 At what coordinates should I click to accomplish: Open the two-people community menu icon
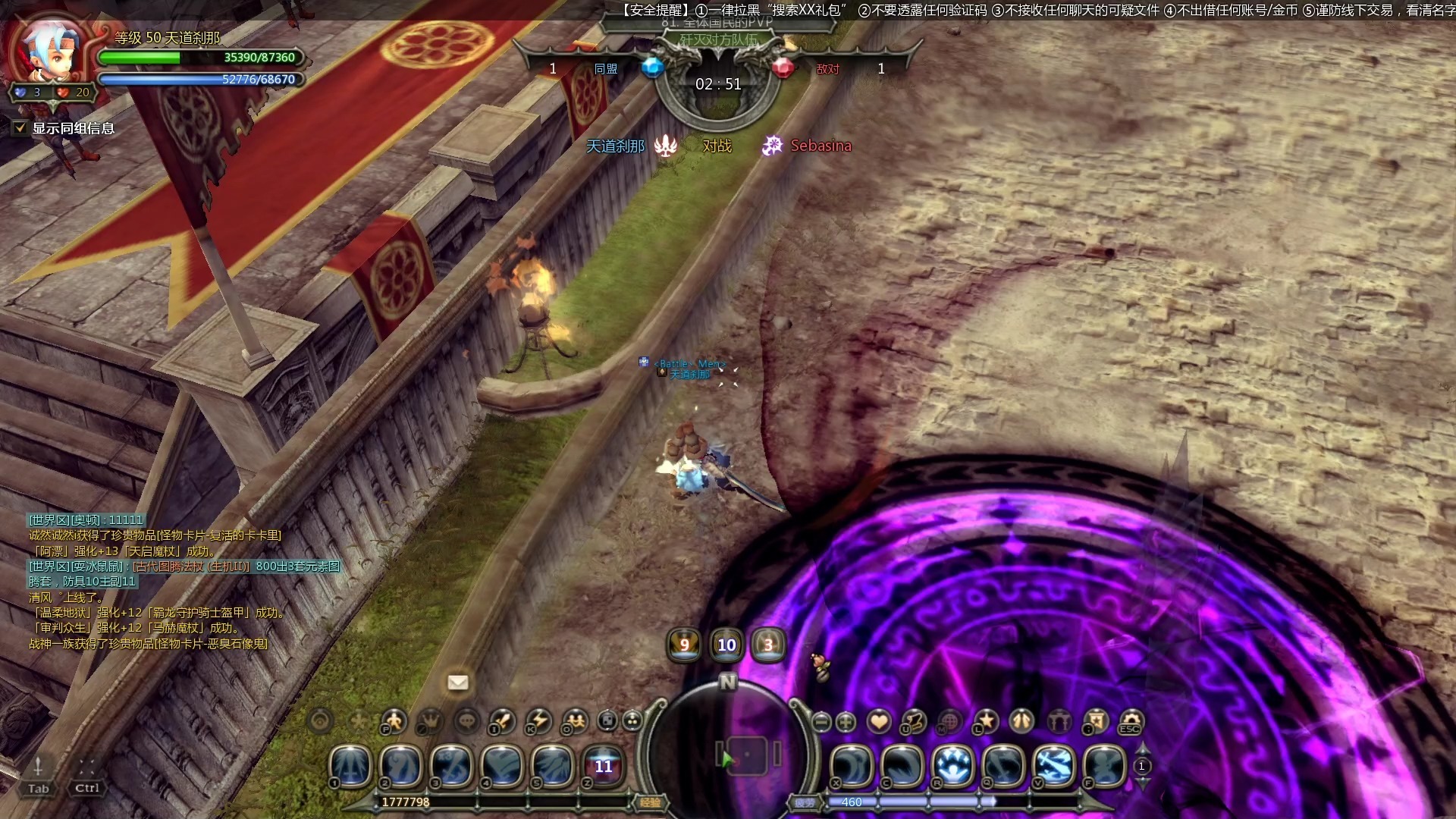click(x=576, y=721)
